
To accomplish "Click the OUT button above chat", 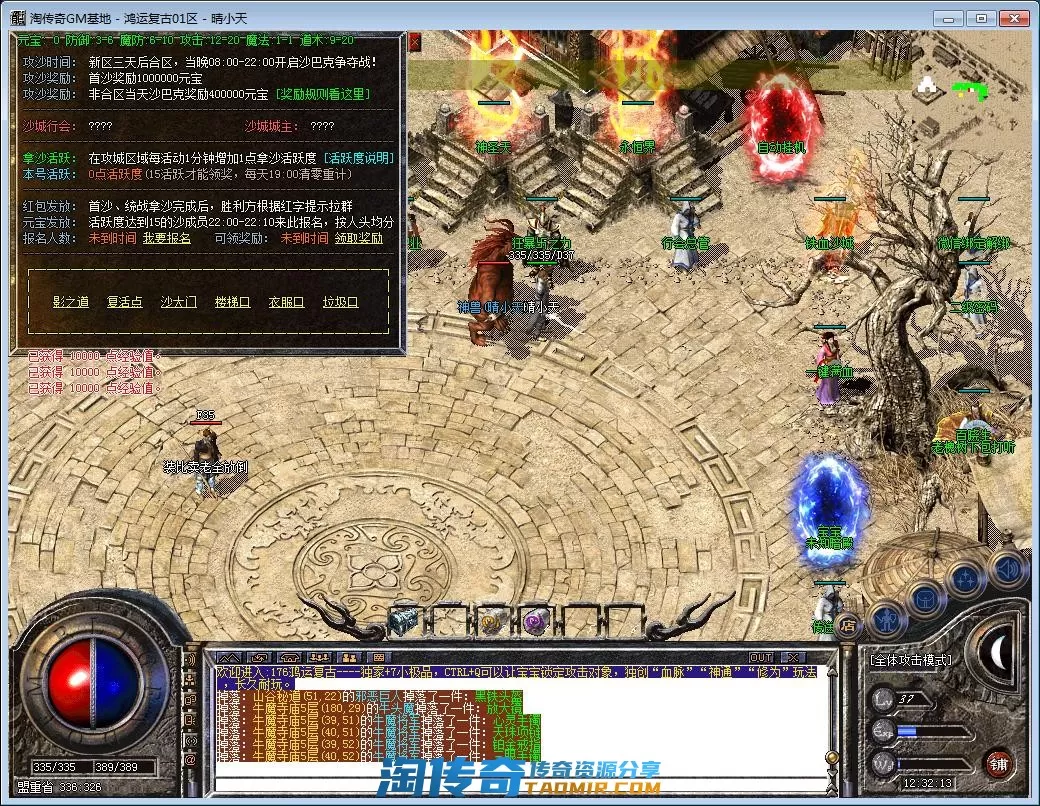I will (762, 657).
